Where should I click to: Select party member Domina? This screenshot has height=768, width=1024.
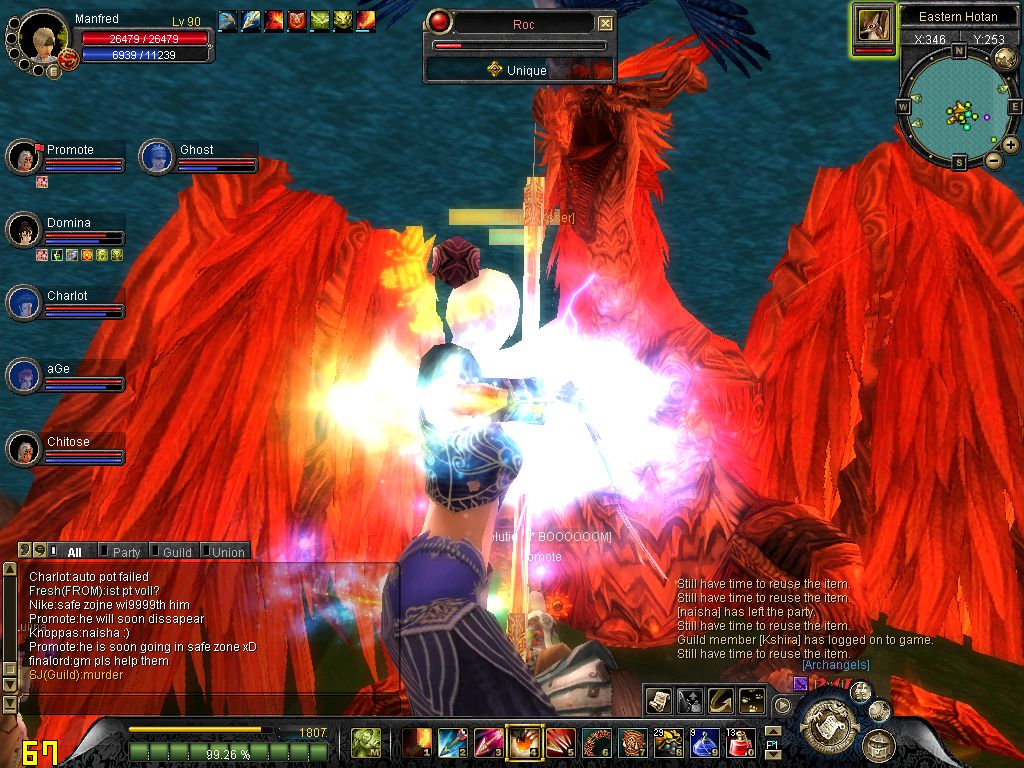[x=68, y=223]
